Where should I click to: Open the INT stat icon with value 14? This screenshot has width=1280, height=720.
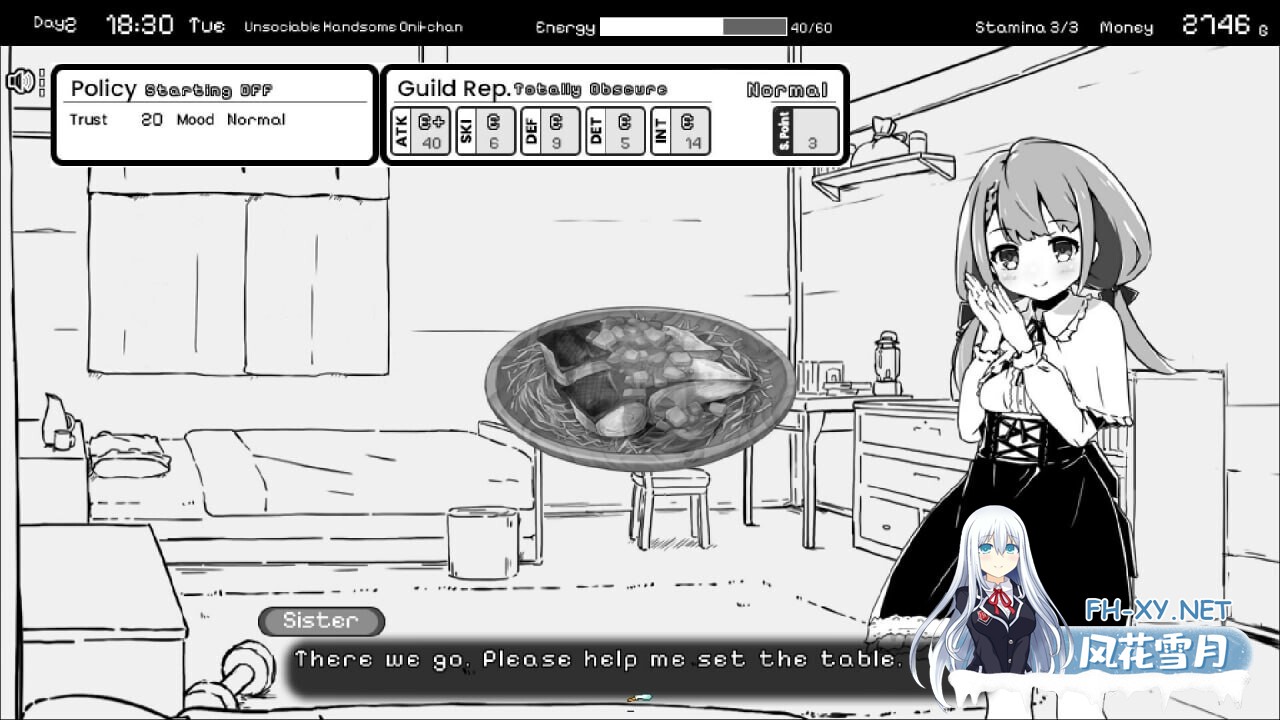(680, 131)
